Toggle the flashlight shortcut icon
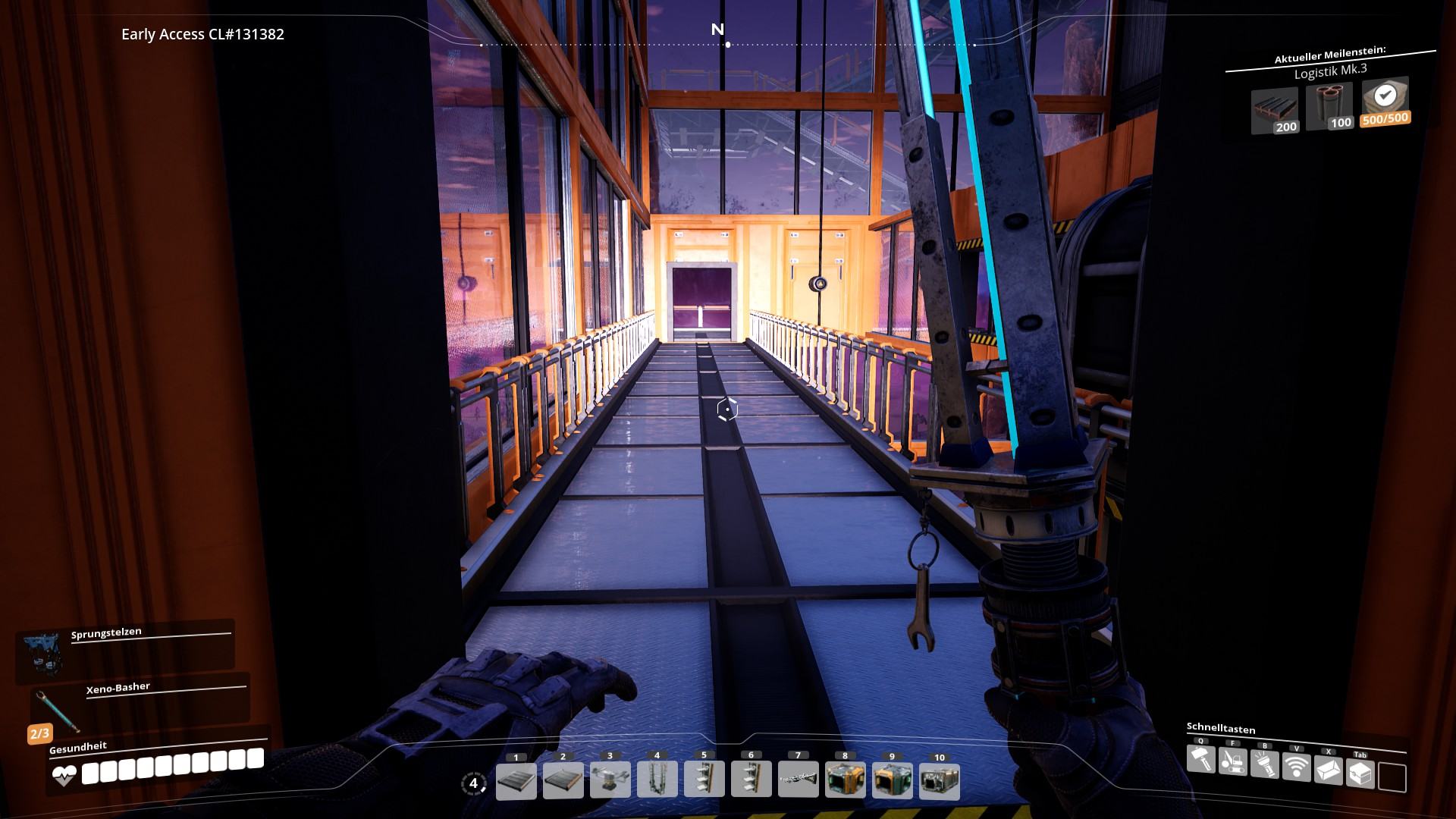The height and width of the screenshot is (819, 1456). pos(1264,764)
